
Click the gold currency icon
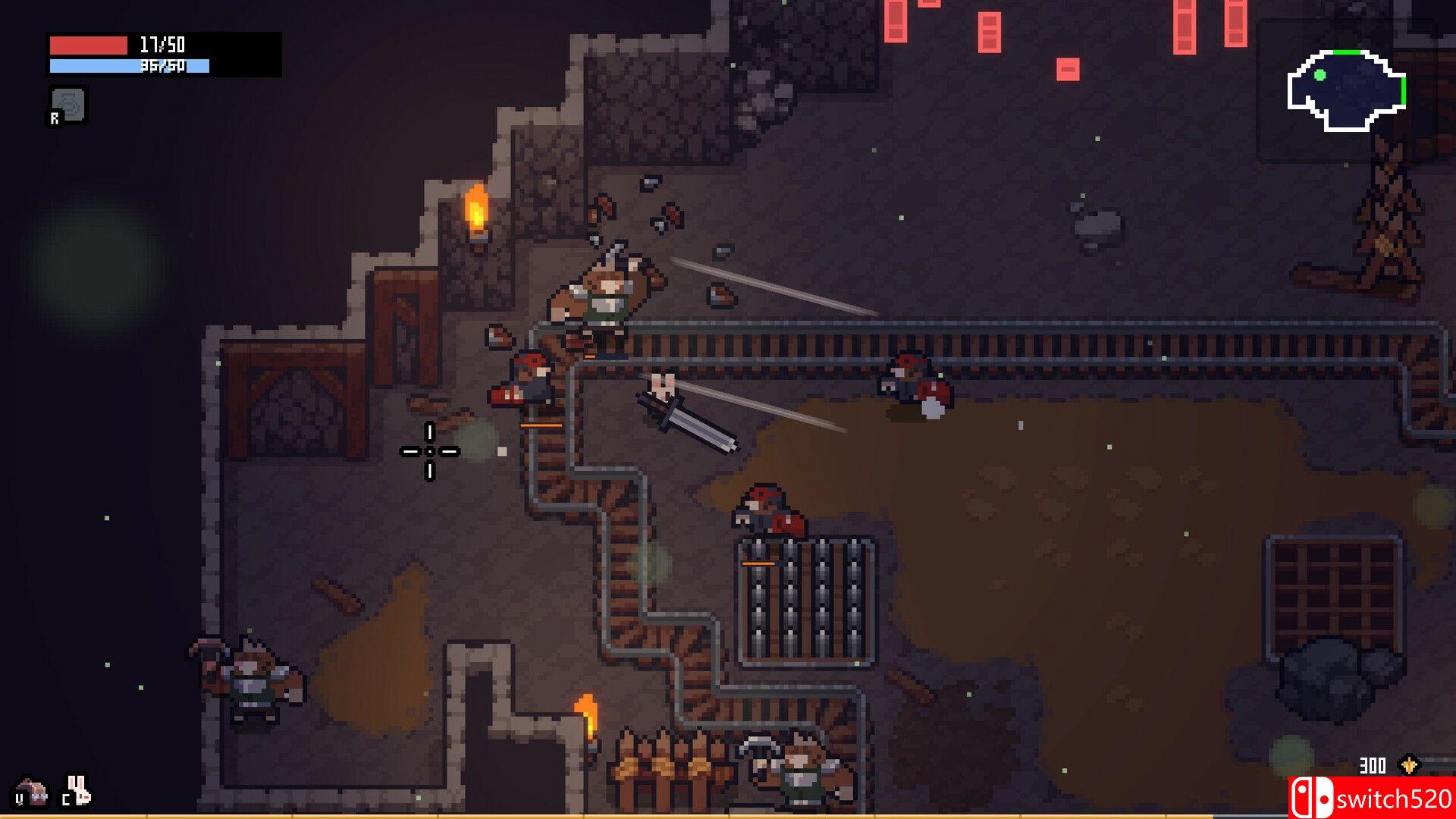(x=1409, y=765)
